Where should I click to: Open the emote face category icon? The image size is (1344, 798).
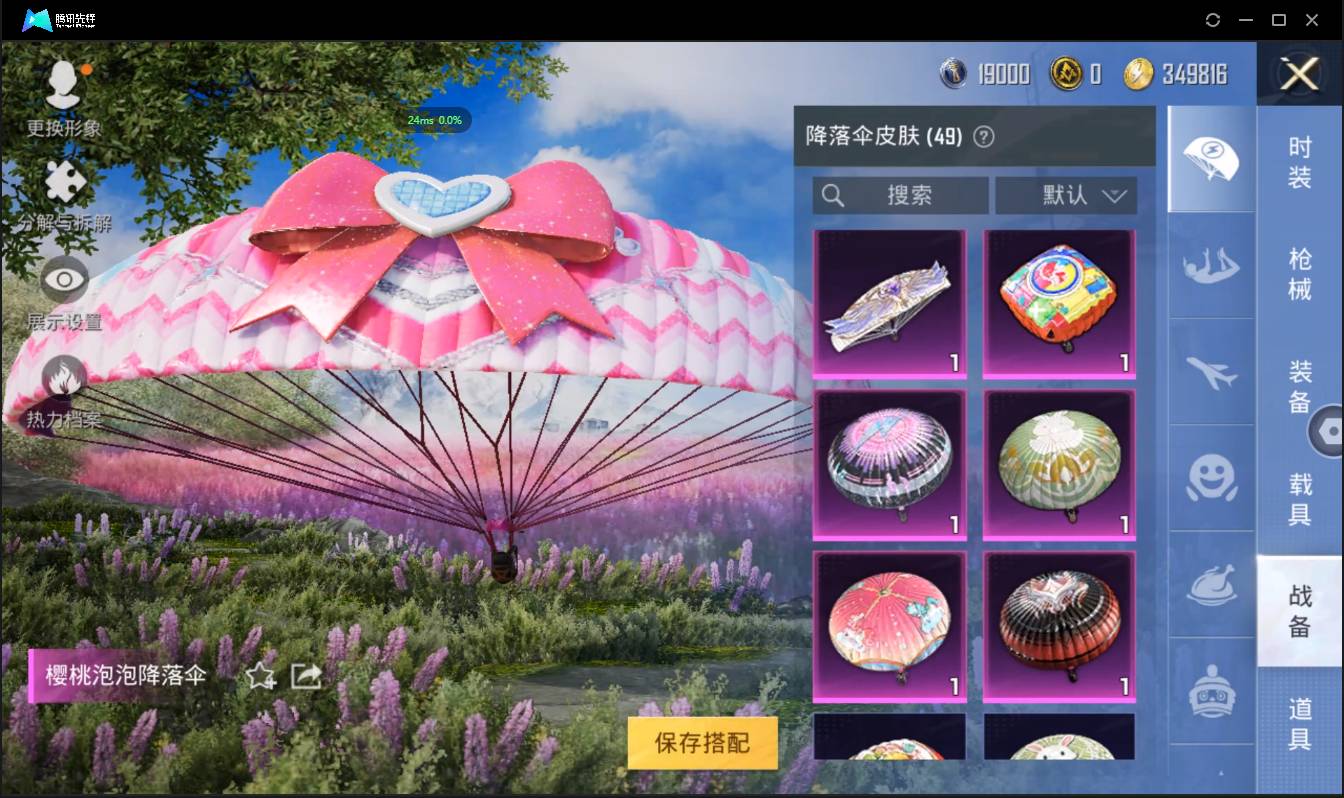(x=1211, y=480)
